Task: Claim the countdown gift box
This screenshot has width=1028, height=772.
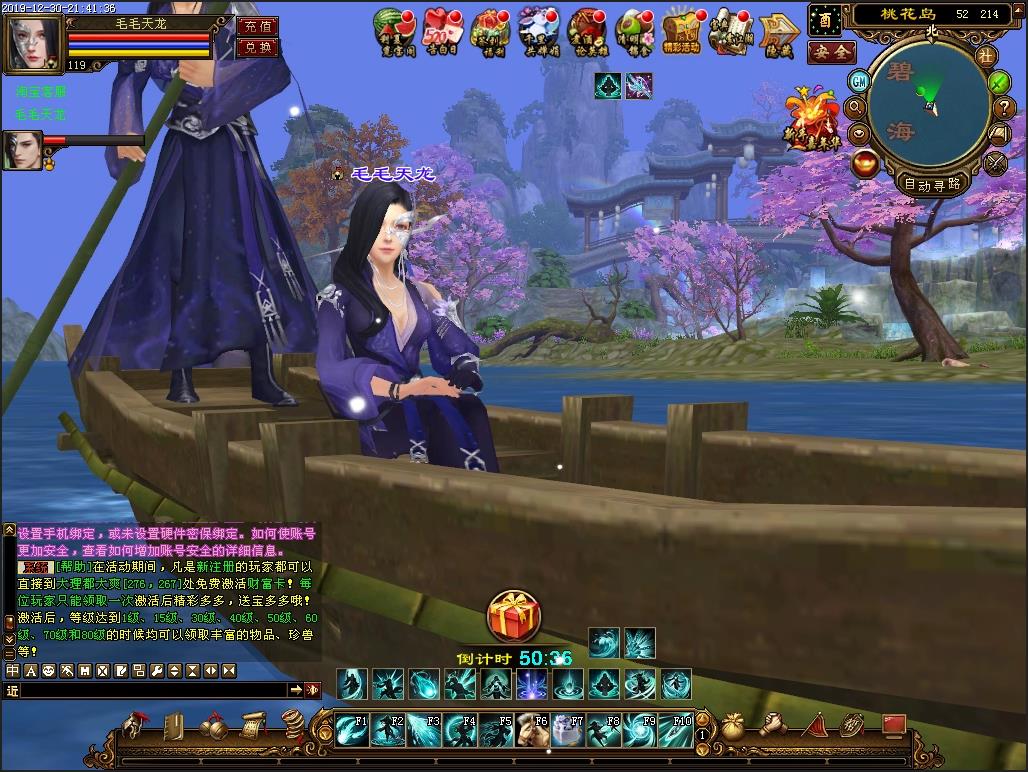Action: pos(514,616)
